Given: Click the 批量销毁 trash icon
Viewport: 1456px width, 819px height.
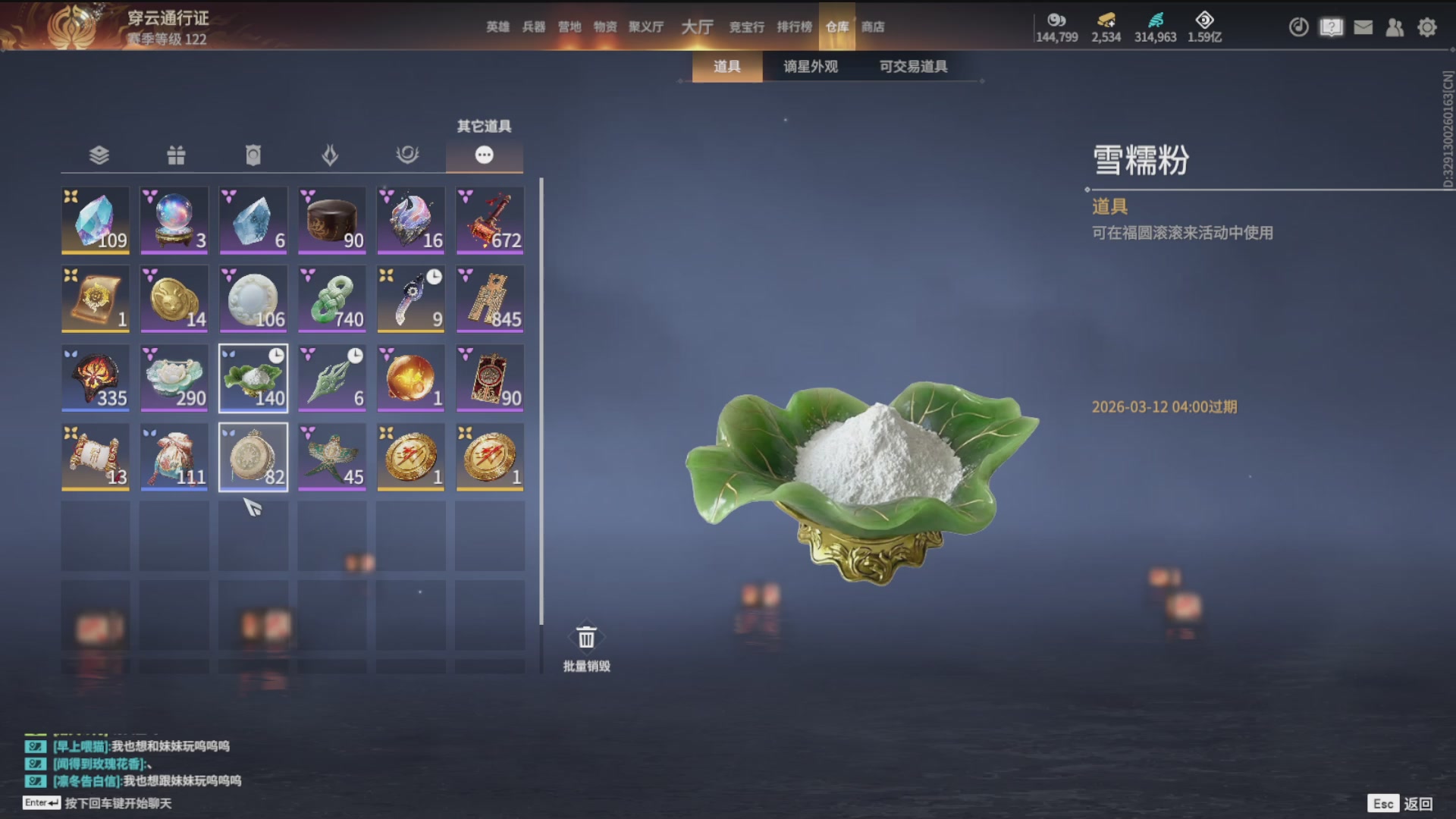Looking at the screenshot, I should (x=585, y=637).
